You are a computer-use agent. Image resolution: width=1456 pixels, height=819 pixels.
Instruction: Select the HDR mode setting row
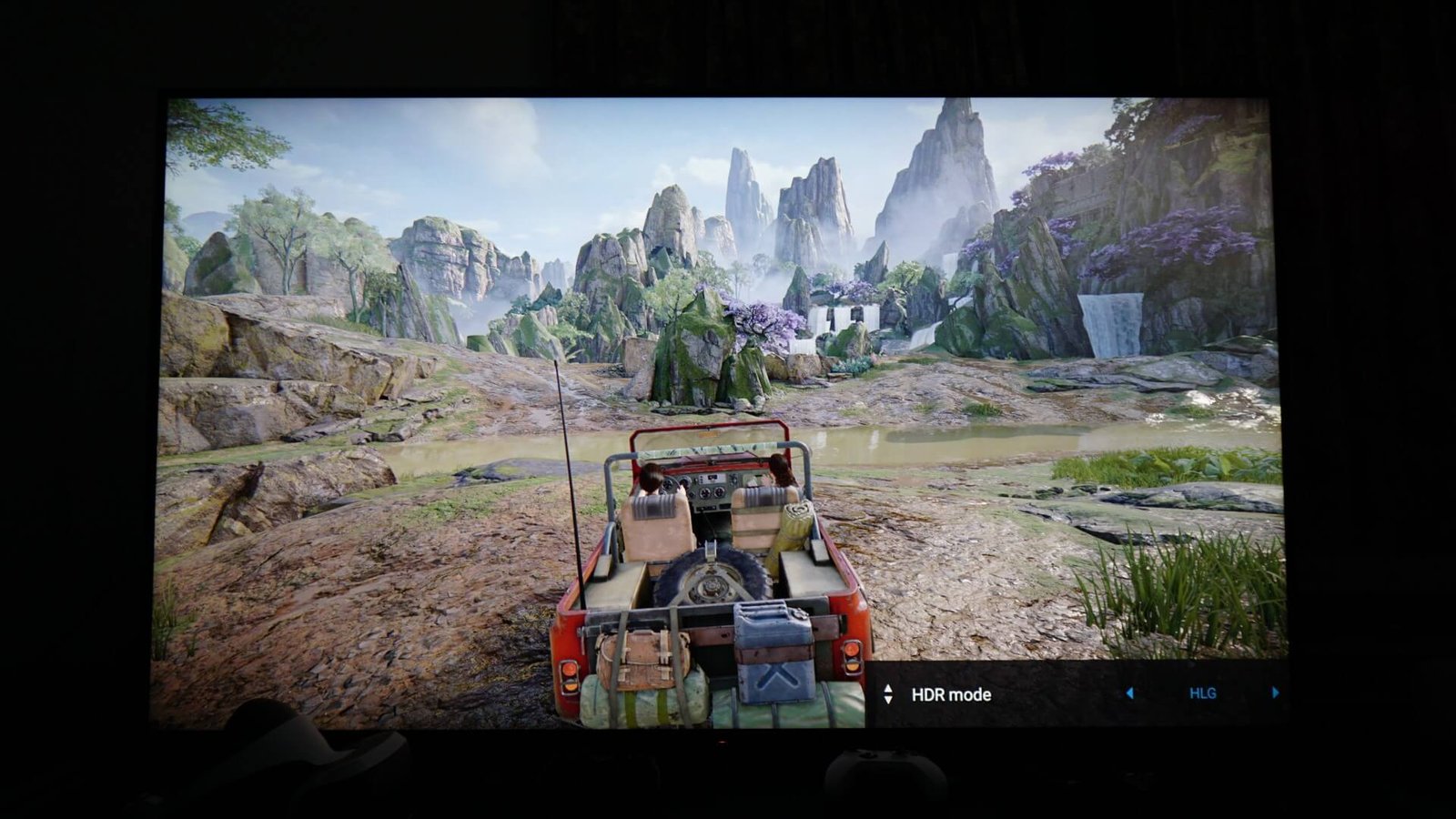(x=951, y=694)
